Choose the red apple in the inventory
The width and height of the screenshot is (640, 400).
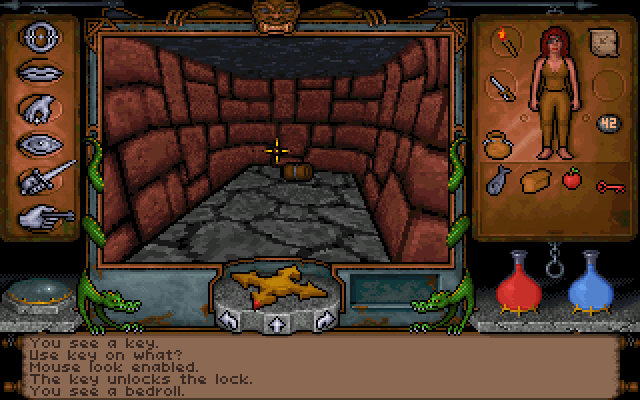coord(571,180)
